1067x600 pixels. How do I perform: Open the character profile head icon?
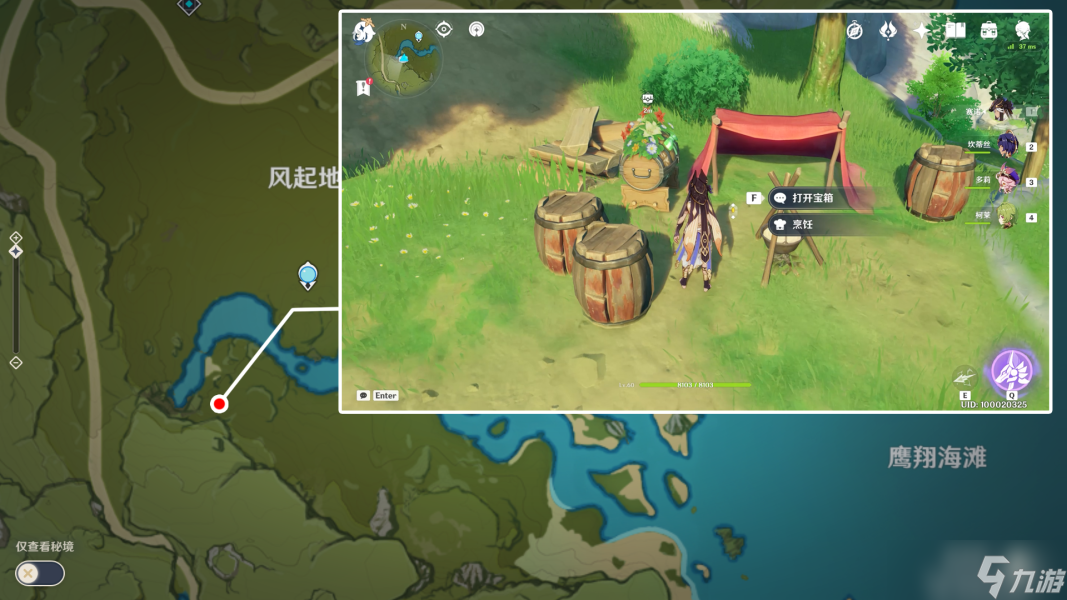(1023, 30)
